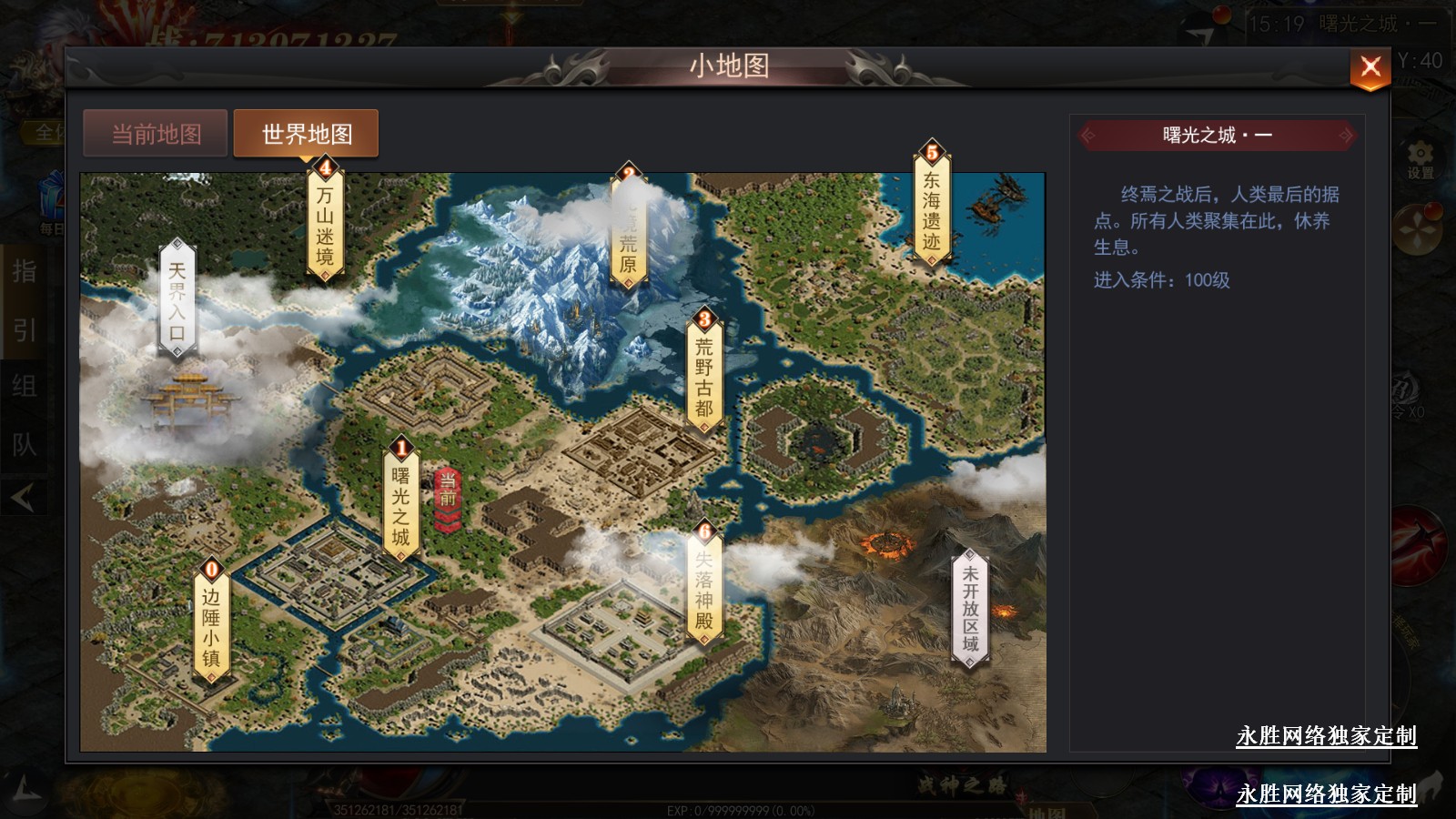Viewport: 1456px width, 819px height.
Task: Select the 天界入口 map marker
Action: pyautogui.click(x=177, y=299)
